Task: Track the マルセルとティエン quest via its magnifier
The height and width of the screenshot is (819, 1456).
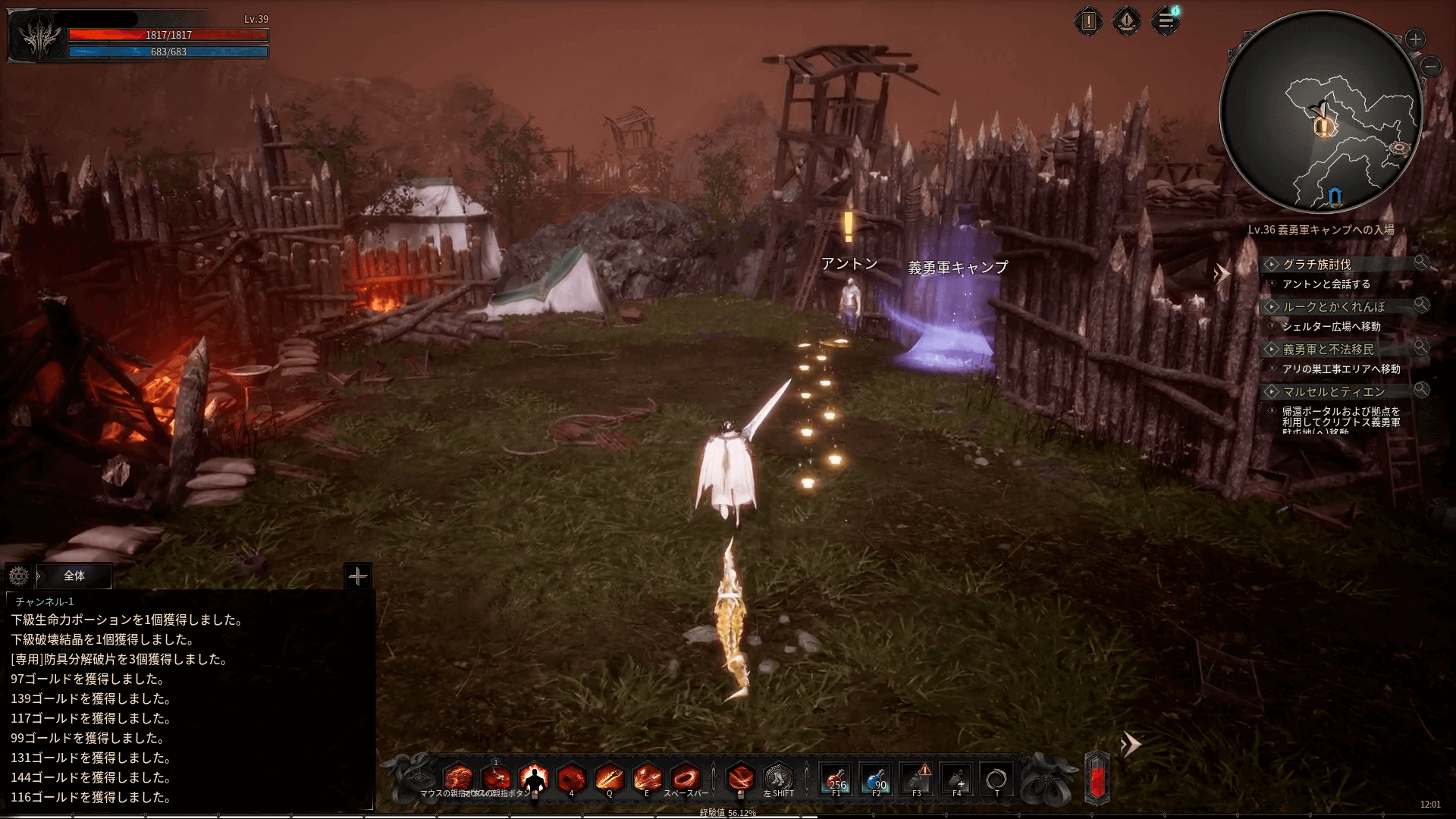Action: coord(1421,390)
